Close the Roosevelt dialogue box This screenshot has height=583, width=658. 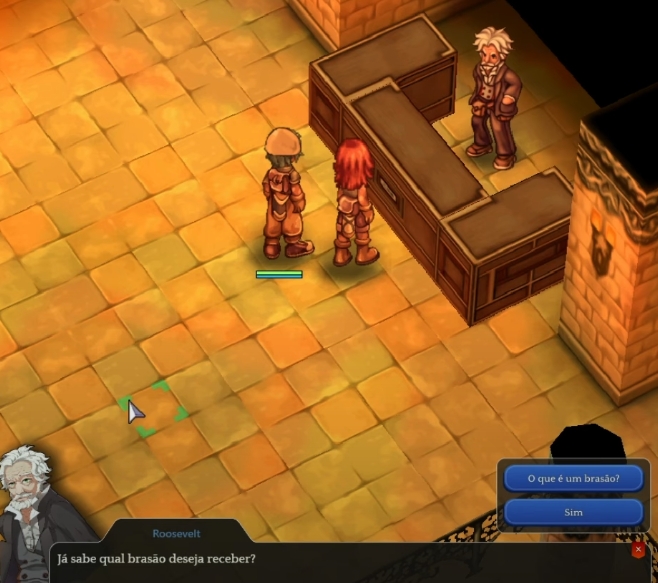[638, 550]
